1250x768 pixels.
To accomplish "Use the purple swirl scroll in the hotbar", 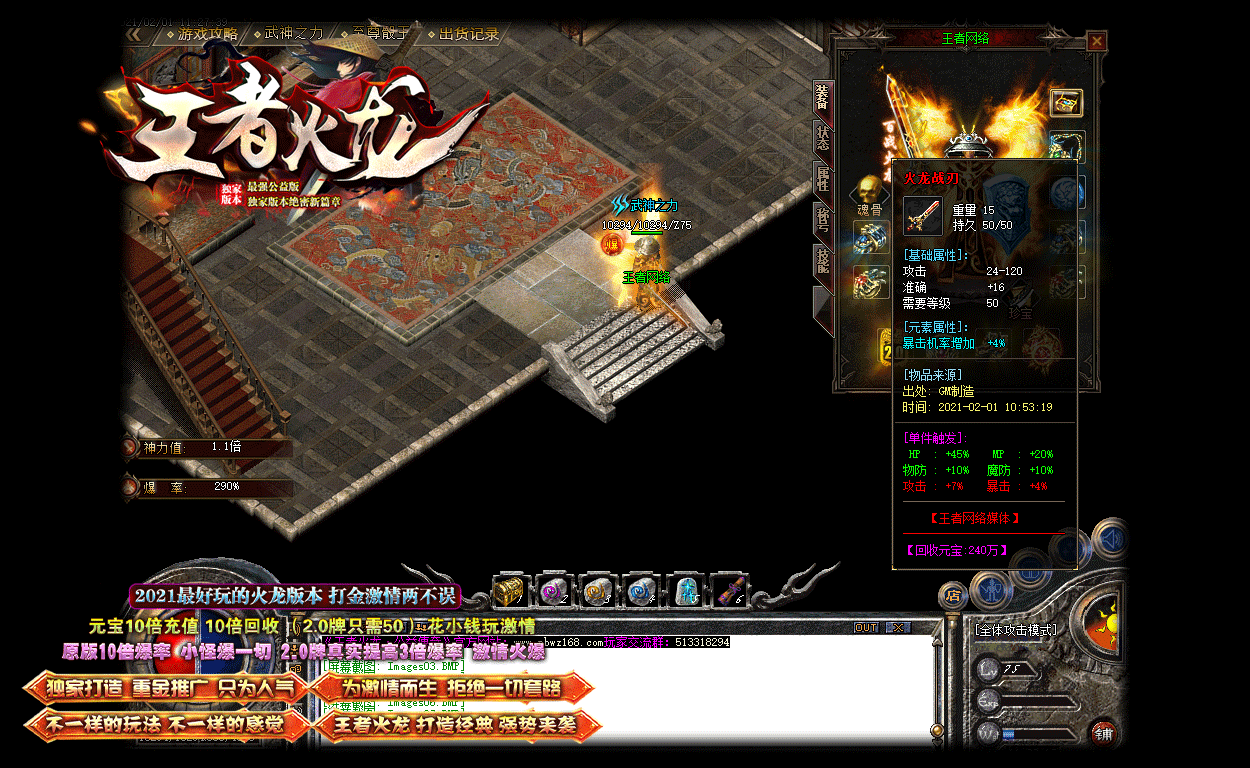I will pyautogui.click(x=553, y=591).
